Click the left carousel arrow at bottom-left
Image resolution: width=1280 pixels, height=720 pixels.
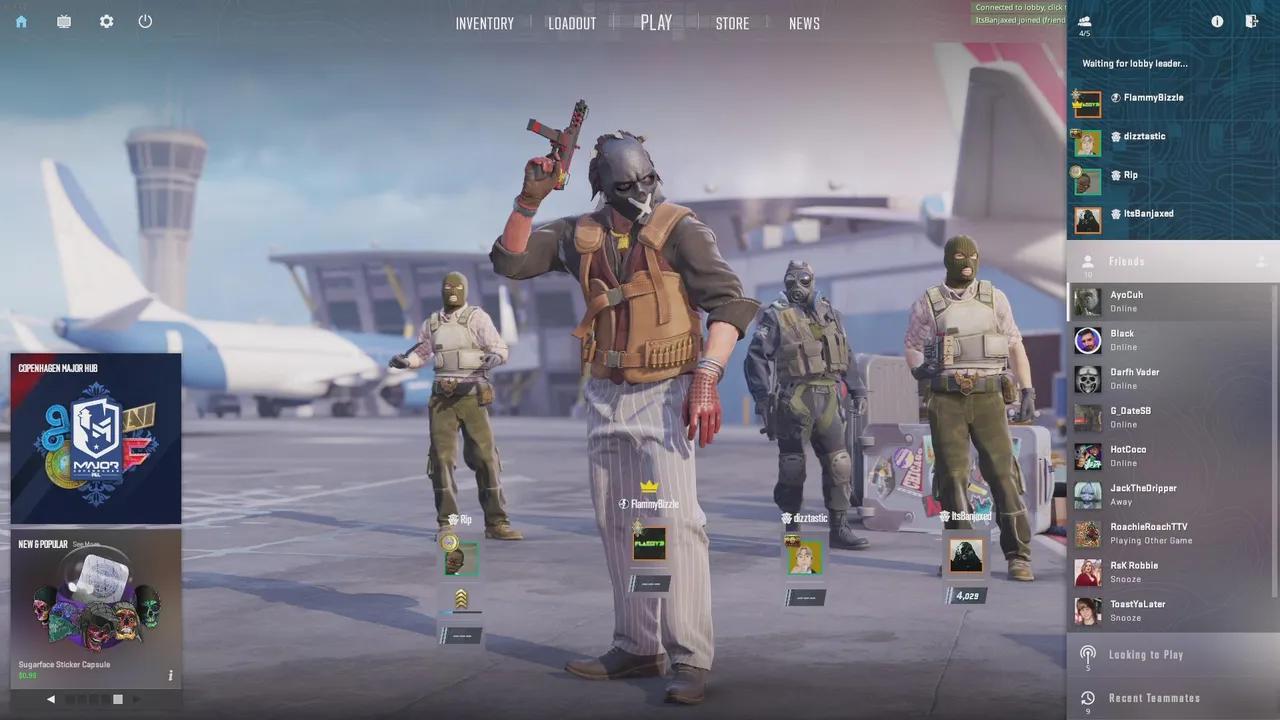click(x=51, y=699)
